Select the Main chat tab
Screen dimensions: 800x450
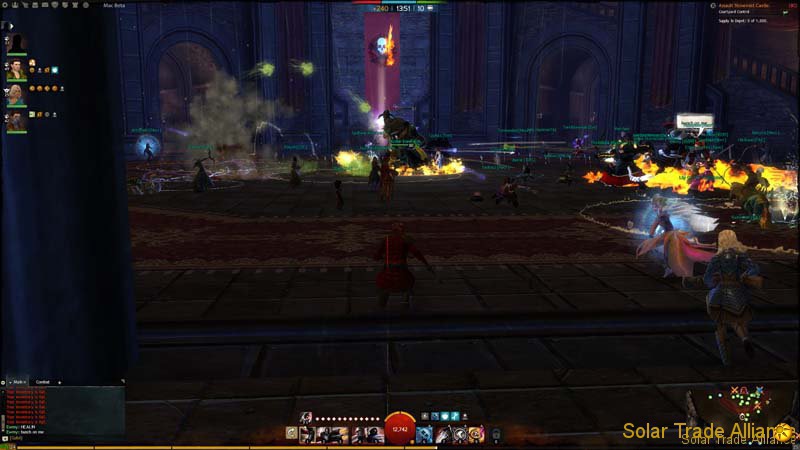[17, 382]
